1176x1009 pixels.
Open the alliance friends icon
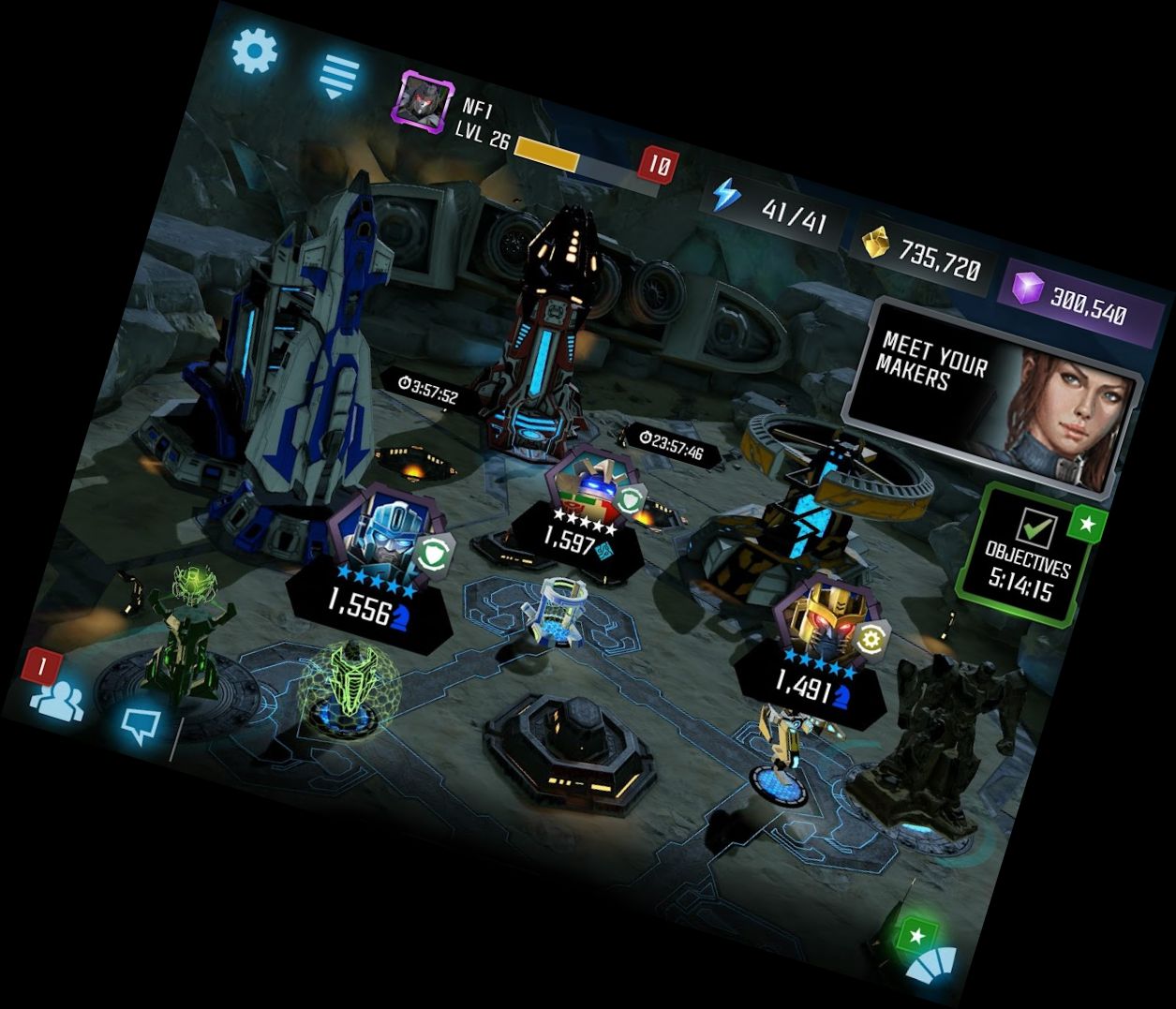56,696
